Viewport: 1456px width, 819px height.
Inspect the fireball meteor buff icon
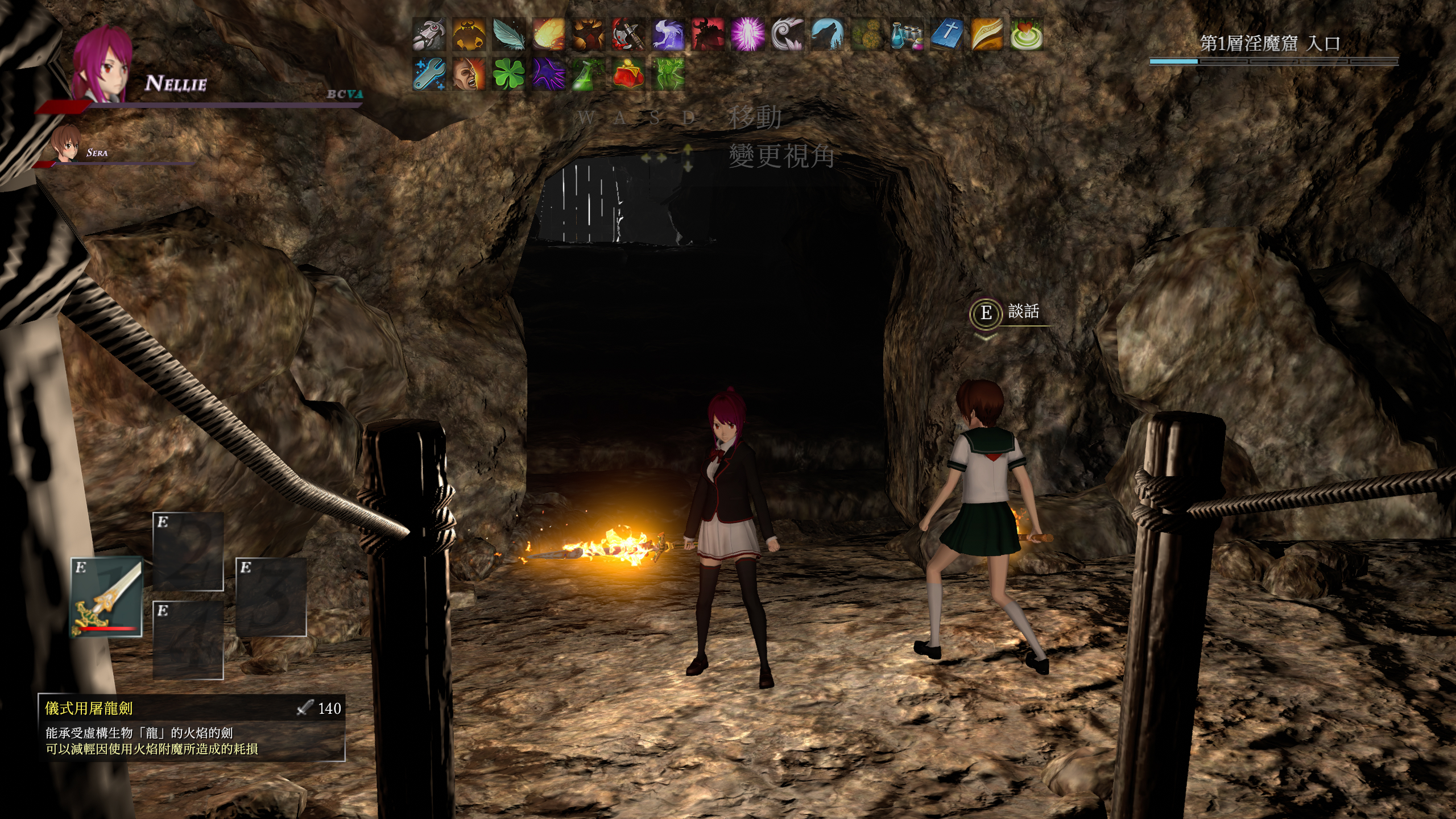[x=549, y=34]
